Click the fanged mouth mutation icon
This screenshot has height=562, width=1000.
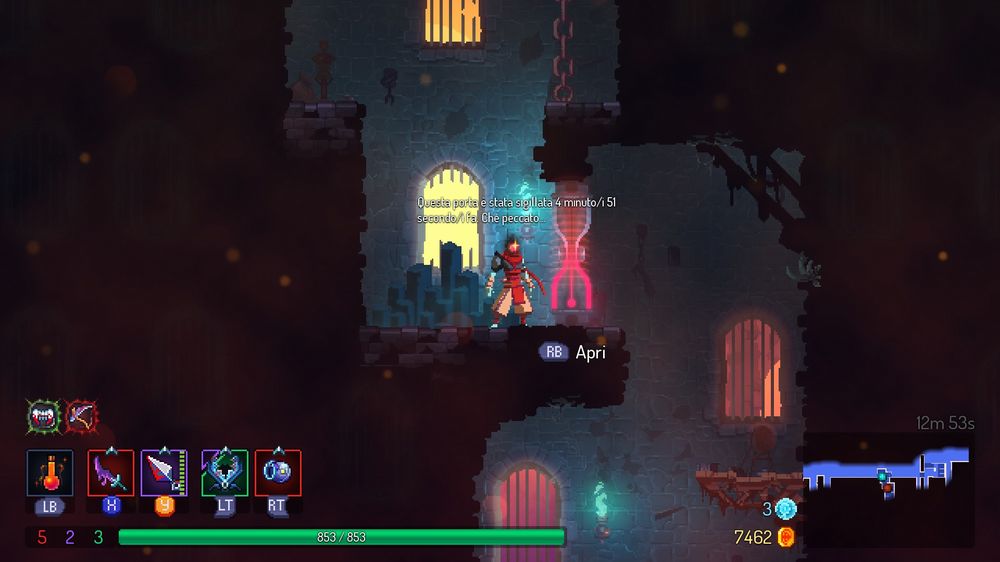(x=43, y=415)
